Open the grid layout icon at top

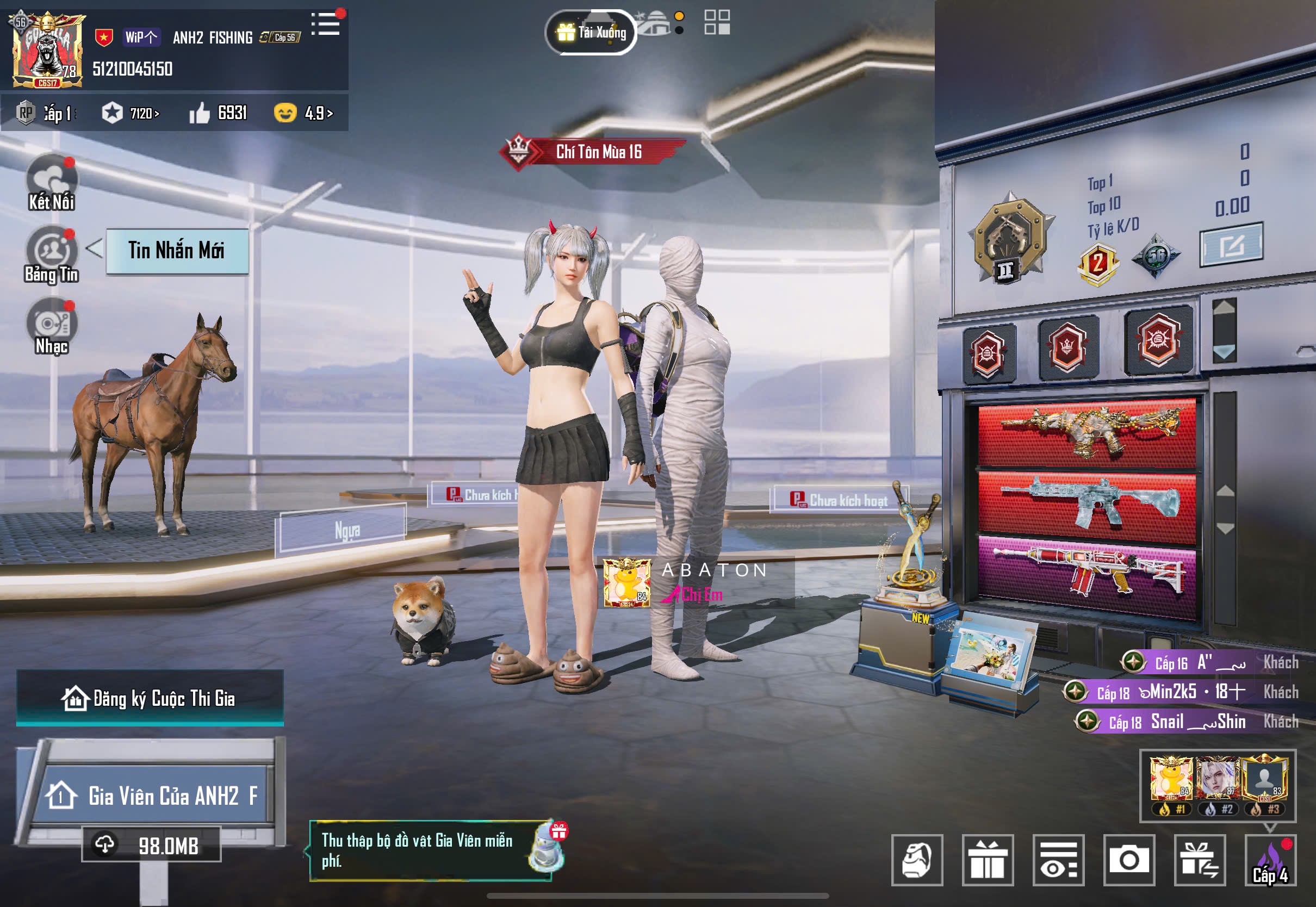click(x=717, y=23)
